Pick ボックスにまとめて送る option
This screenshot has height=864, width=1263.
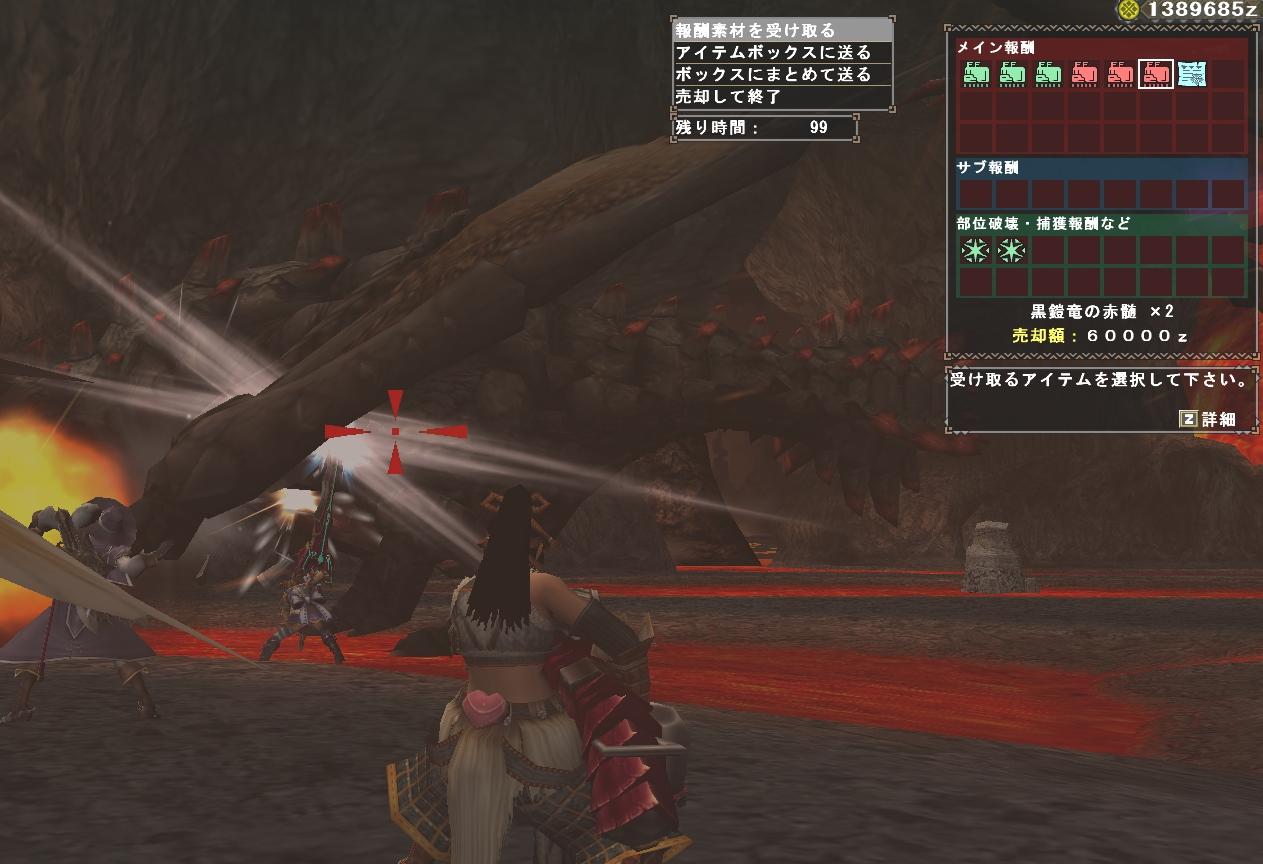[x=773, y=75]
